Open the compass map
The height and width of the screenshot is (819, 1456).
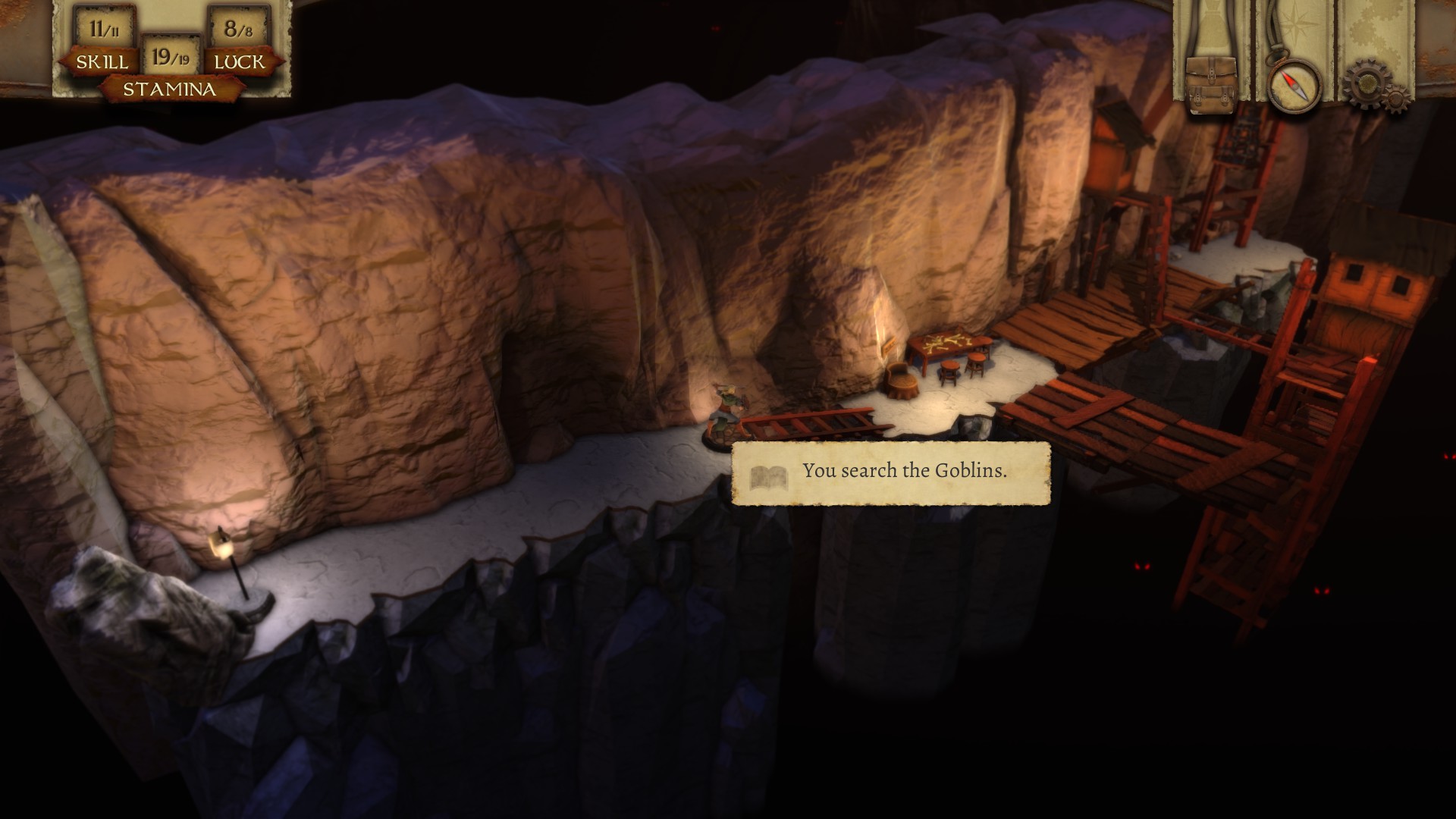click(x=1294, y=85)
